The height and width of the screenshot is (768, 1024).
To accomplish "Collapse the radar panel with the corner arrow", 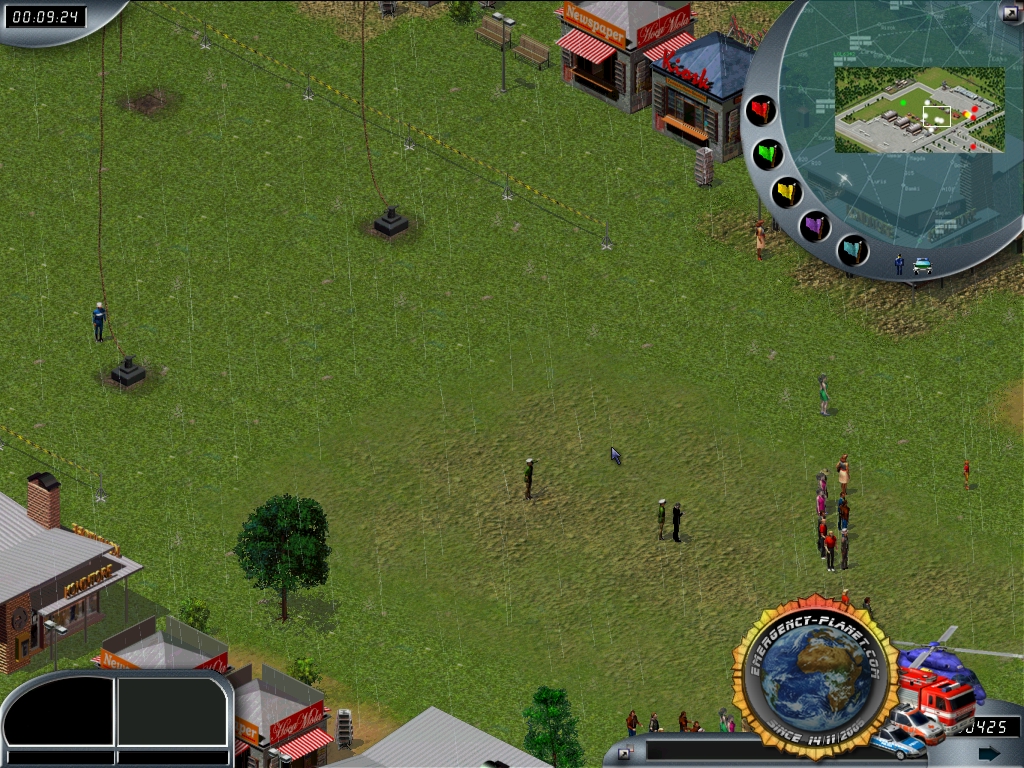I will (x=1010, y=12).
